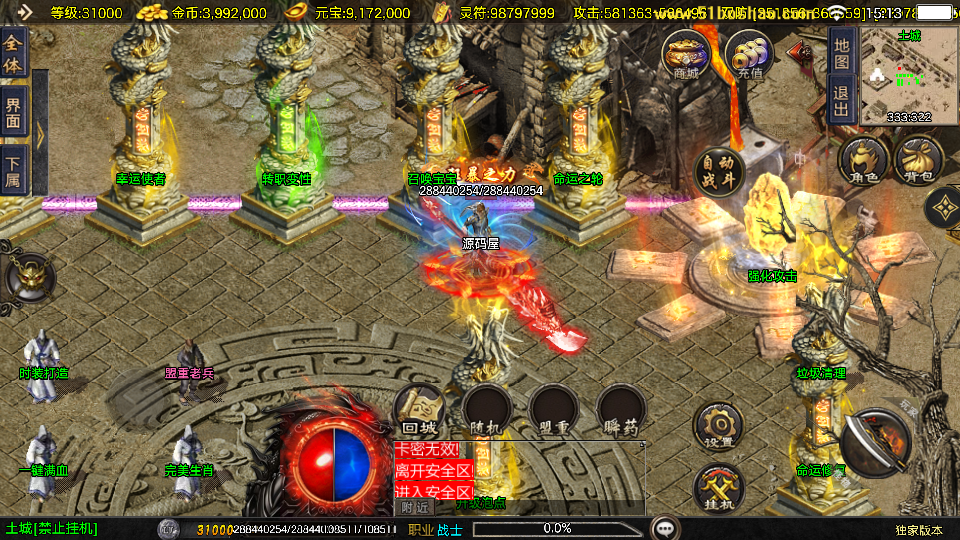Select the 全体 tab
This screenshot has width=960, height=540.
pyautogui.click(x=13, y=52)
